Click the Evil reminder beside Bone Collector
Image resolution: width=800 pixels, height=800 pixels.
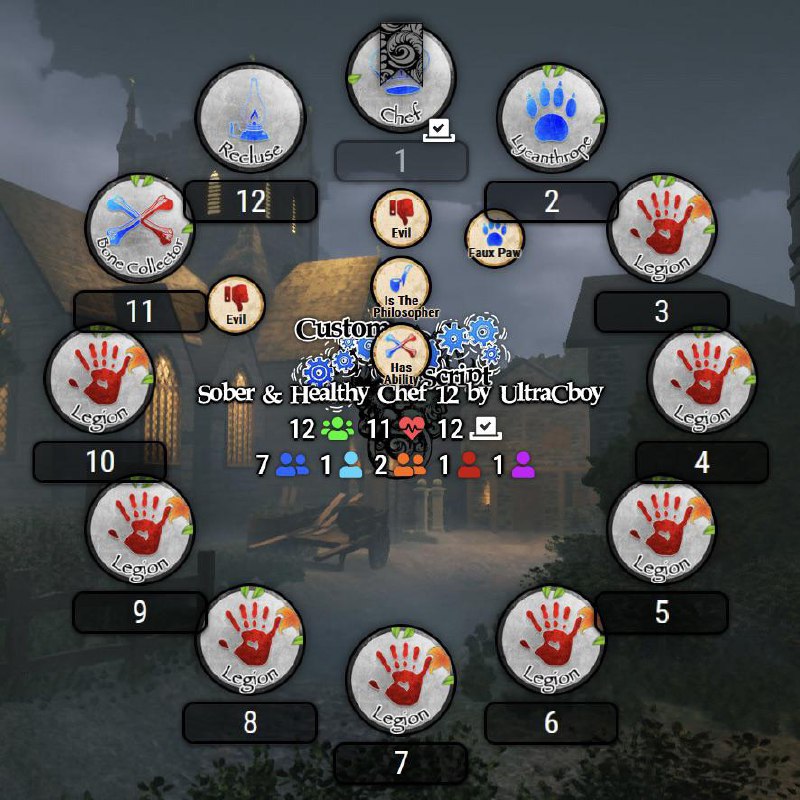click(236, 304)
